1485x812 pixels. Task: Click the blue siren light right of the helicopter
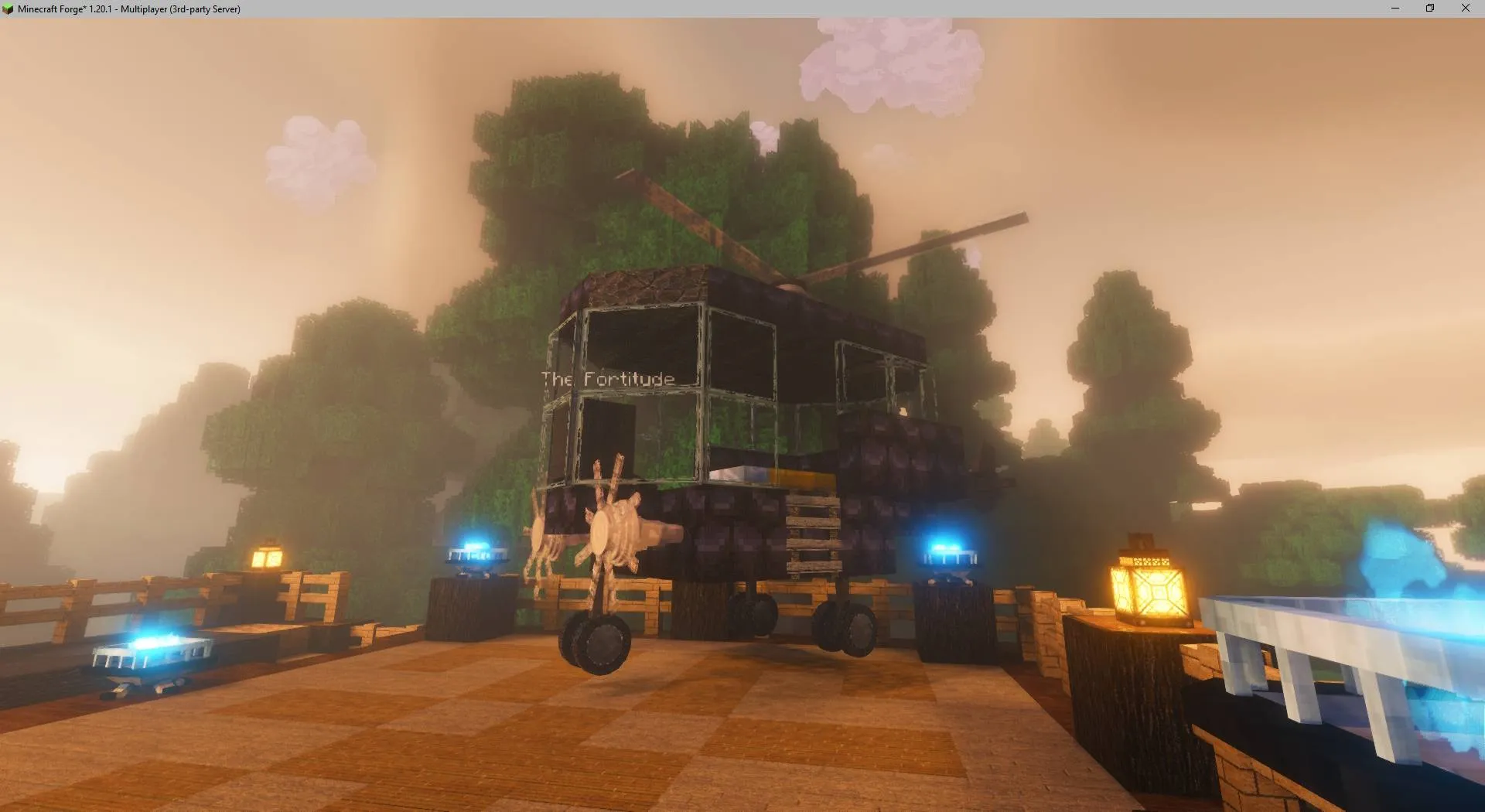point(951,551)
